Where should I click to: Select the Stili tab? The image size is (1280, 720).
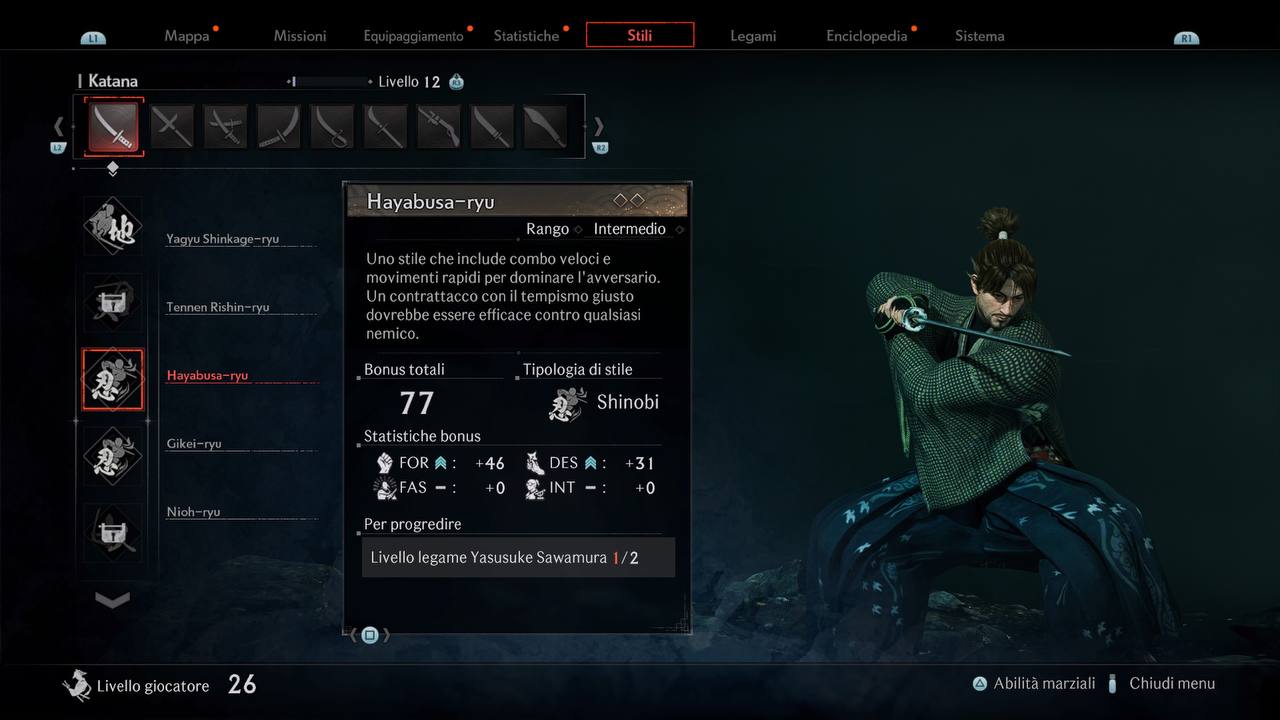point(640,35)
